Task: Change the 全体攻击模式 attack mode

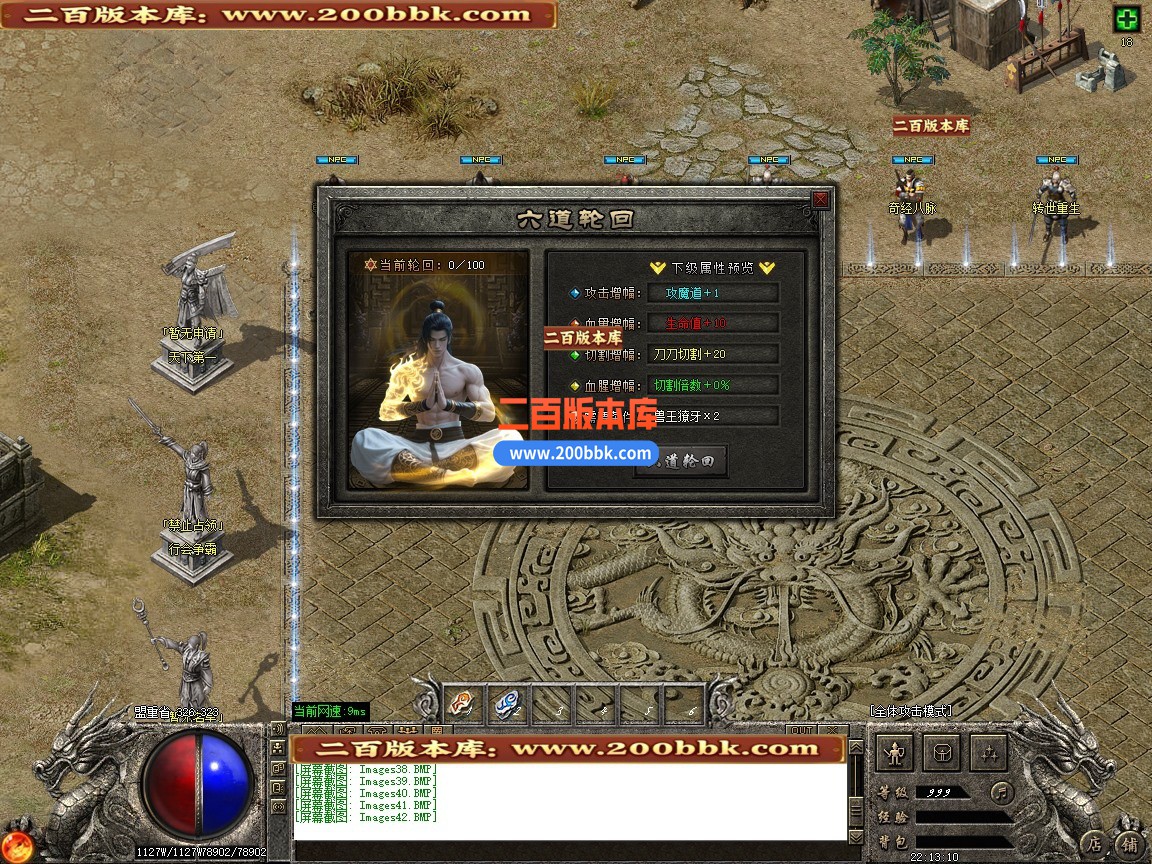Action: [x=910, y=710]
